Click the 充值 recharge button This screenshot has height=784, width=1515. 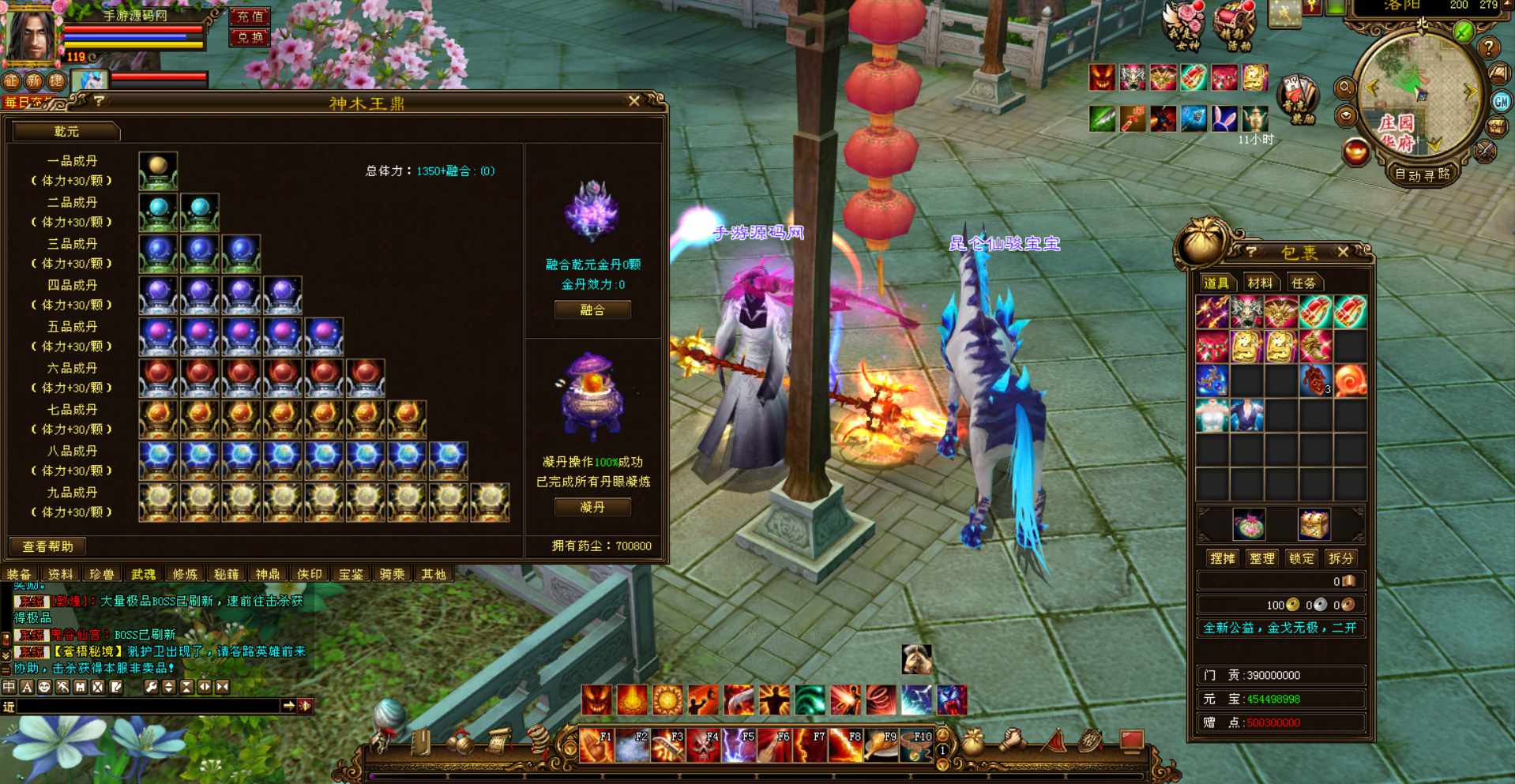click(250, 17)
